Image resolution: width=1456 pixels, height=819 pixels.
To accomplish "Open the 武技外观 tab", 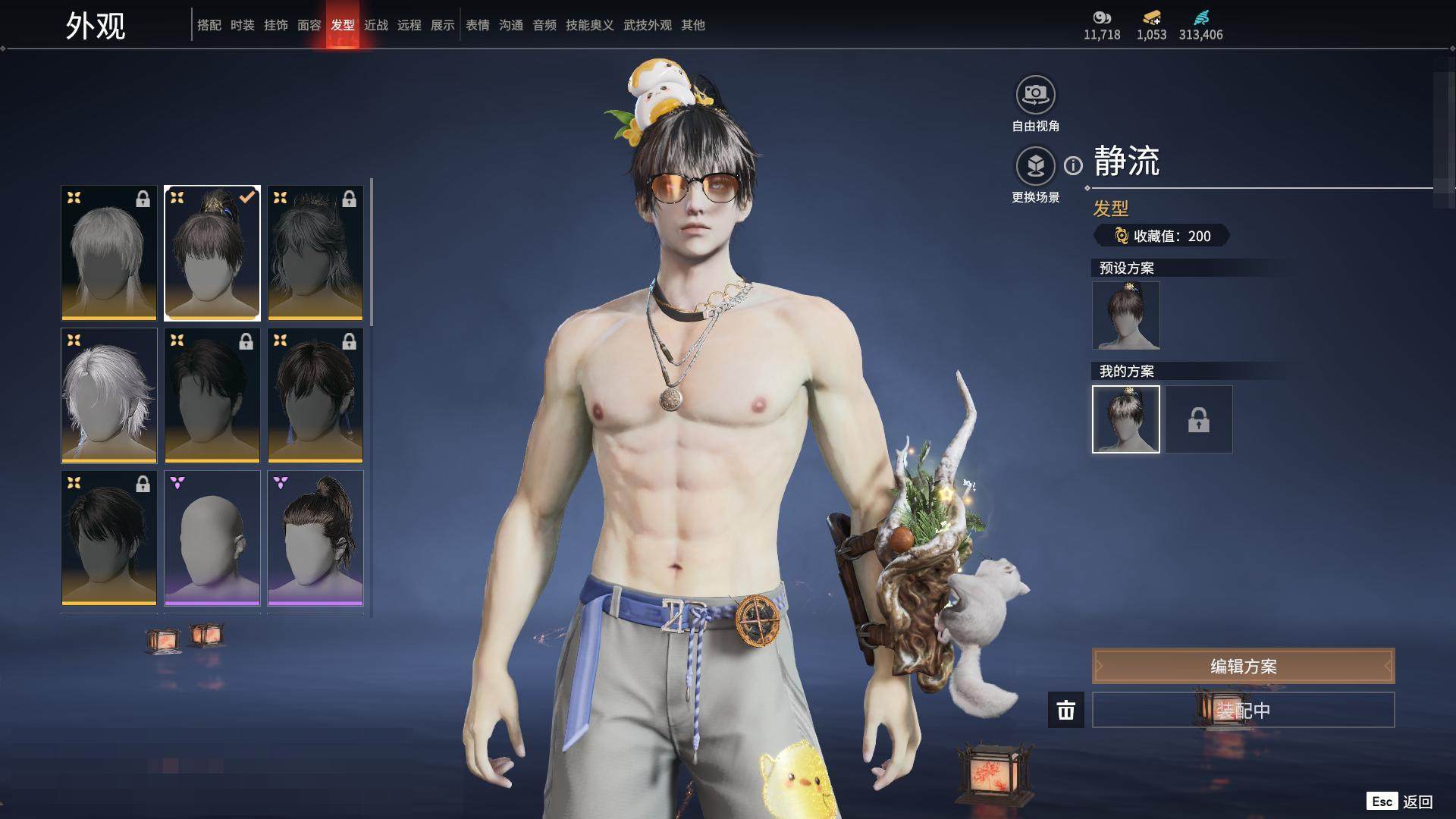I will pyautogui.click(x=648, y=25).
